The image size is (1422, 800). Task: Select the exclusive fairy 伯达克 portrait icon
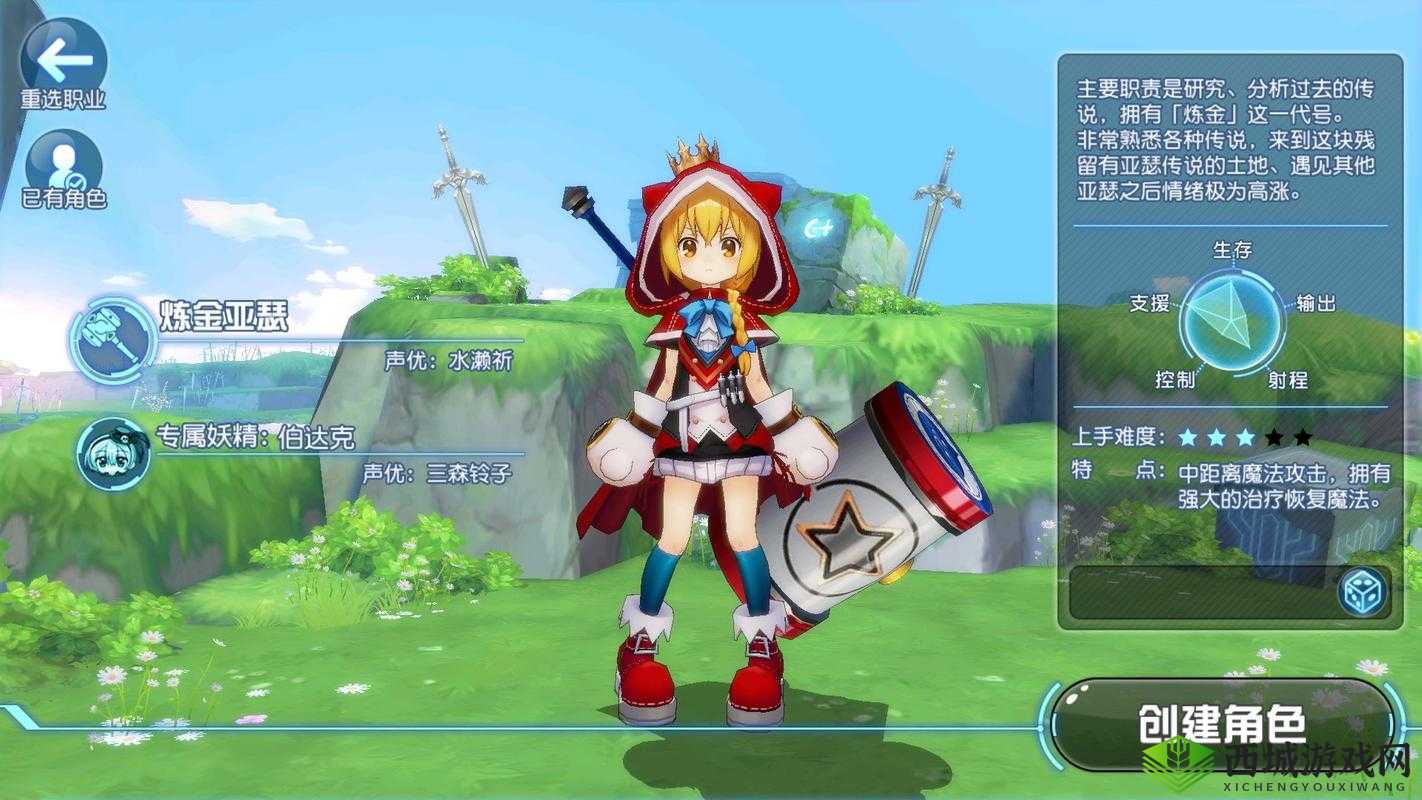tap(113, 454)
